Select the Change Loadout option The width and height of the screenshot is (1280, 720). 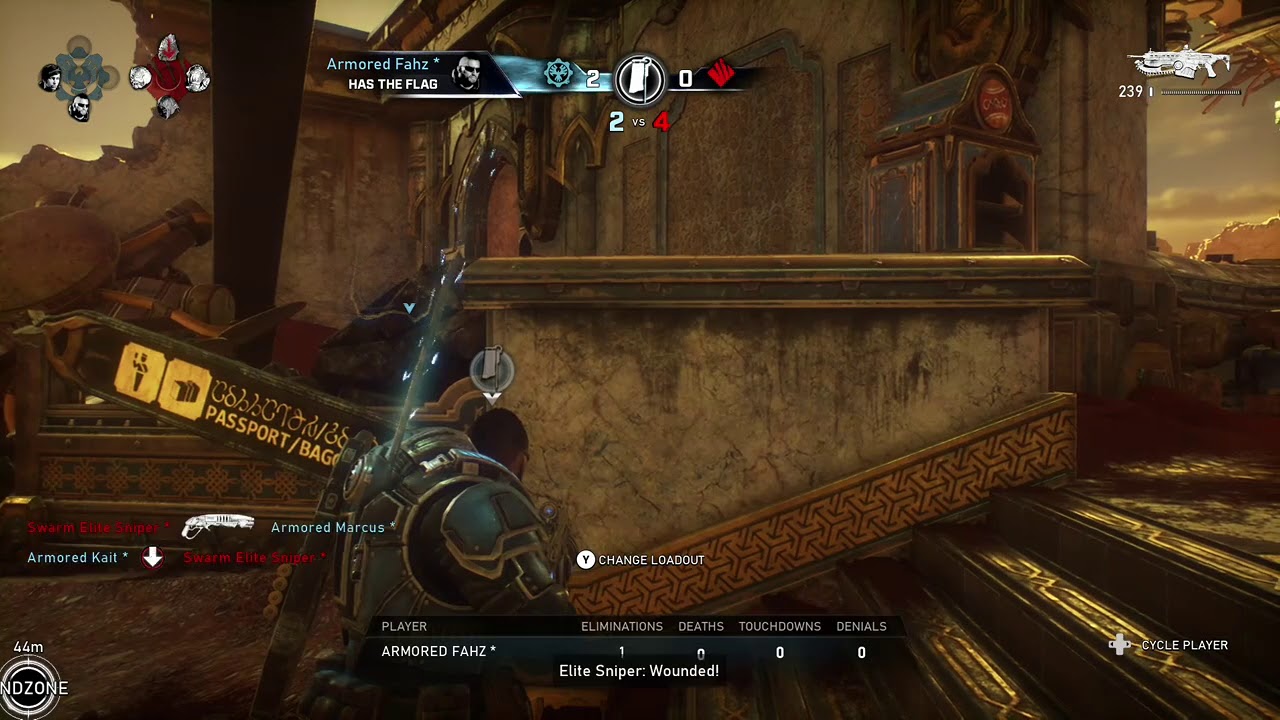[641, 560]
